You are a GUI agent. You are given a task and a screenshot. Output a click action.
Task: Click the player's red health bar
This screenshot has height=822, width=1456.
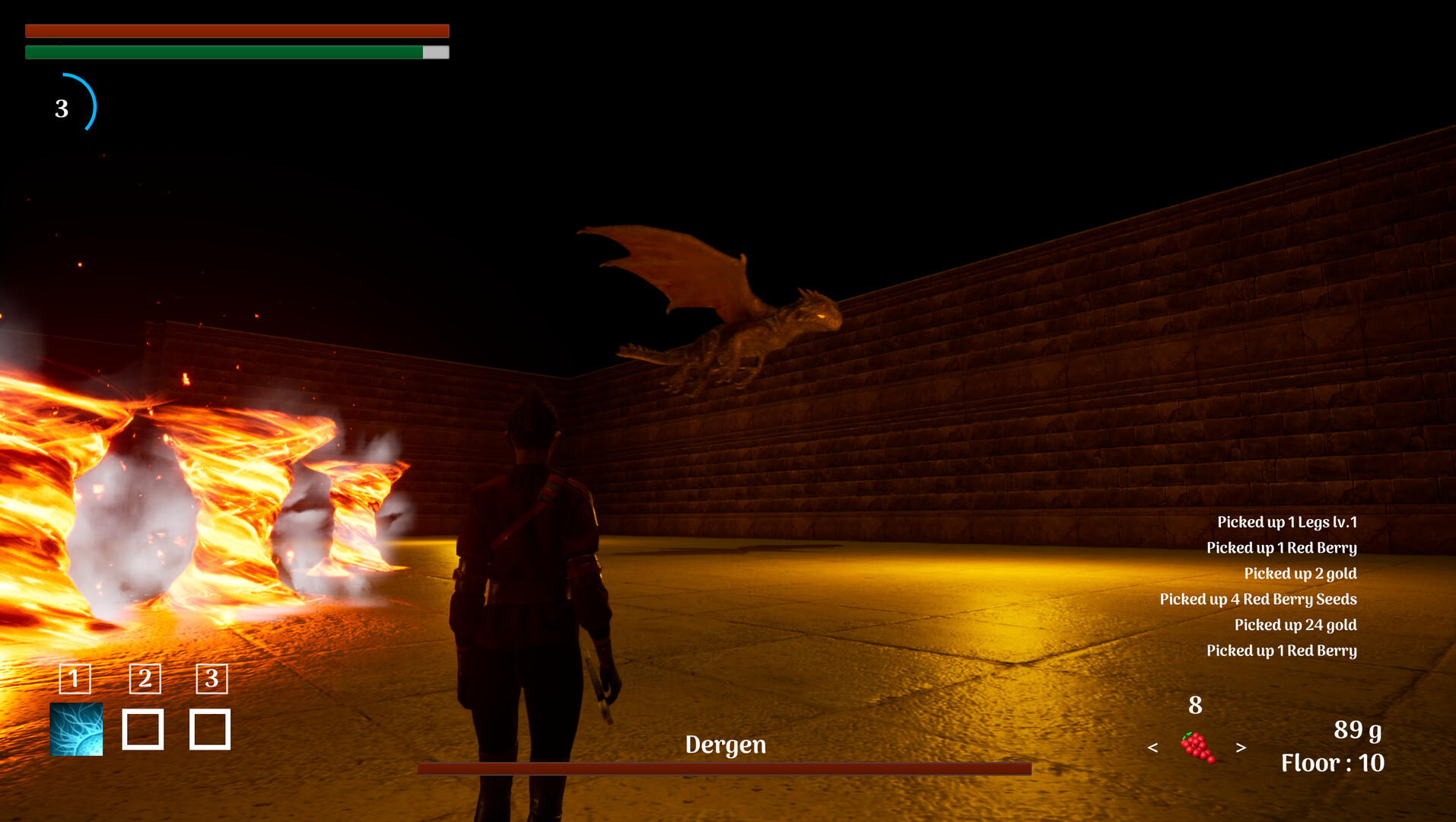coord(237,30)
